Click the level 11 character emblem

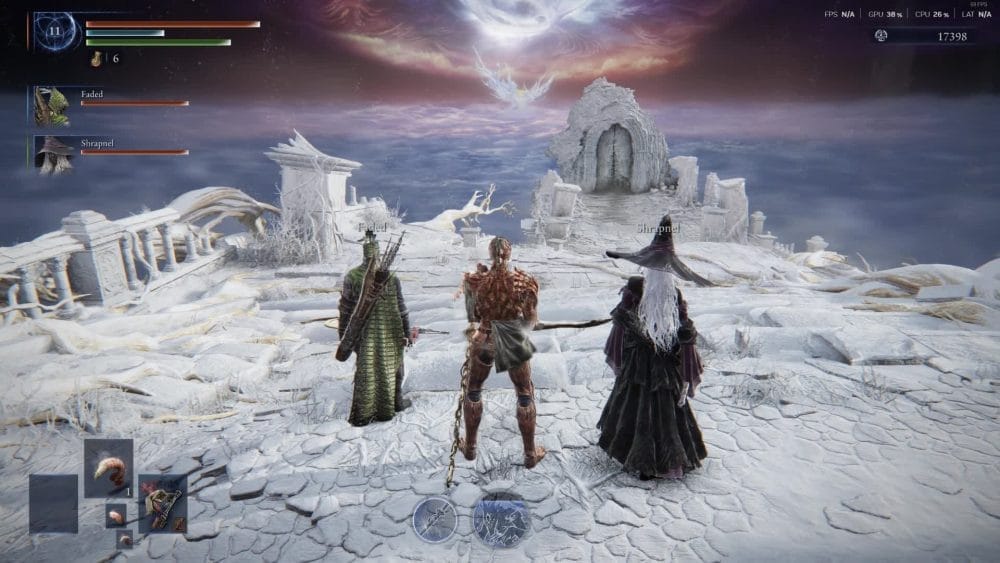tap(57, 32)
